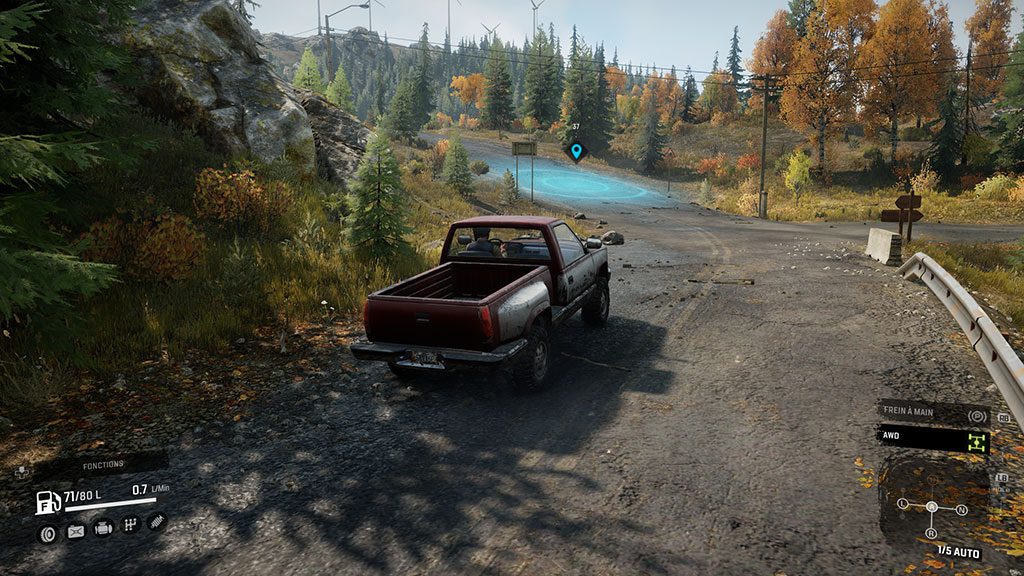1024x576 pixels.
Task: Select the gearbox status icon
Action: pyautogui.click(x=130, y=525)
